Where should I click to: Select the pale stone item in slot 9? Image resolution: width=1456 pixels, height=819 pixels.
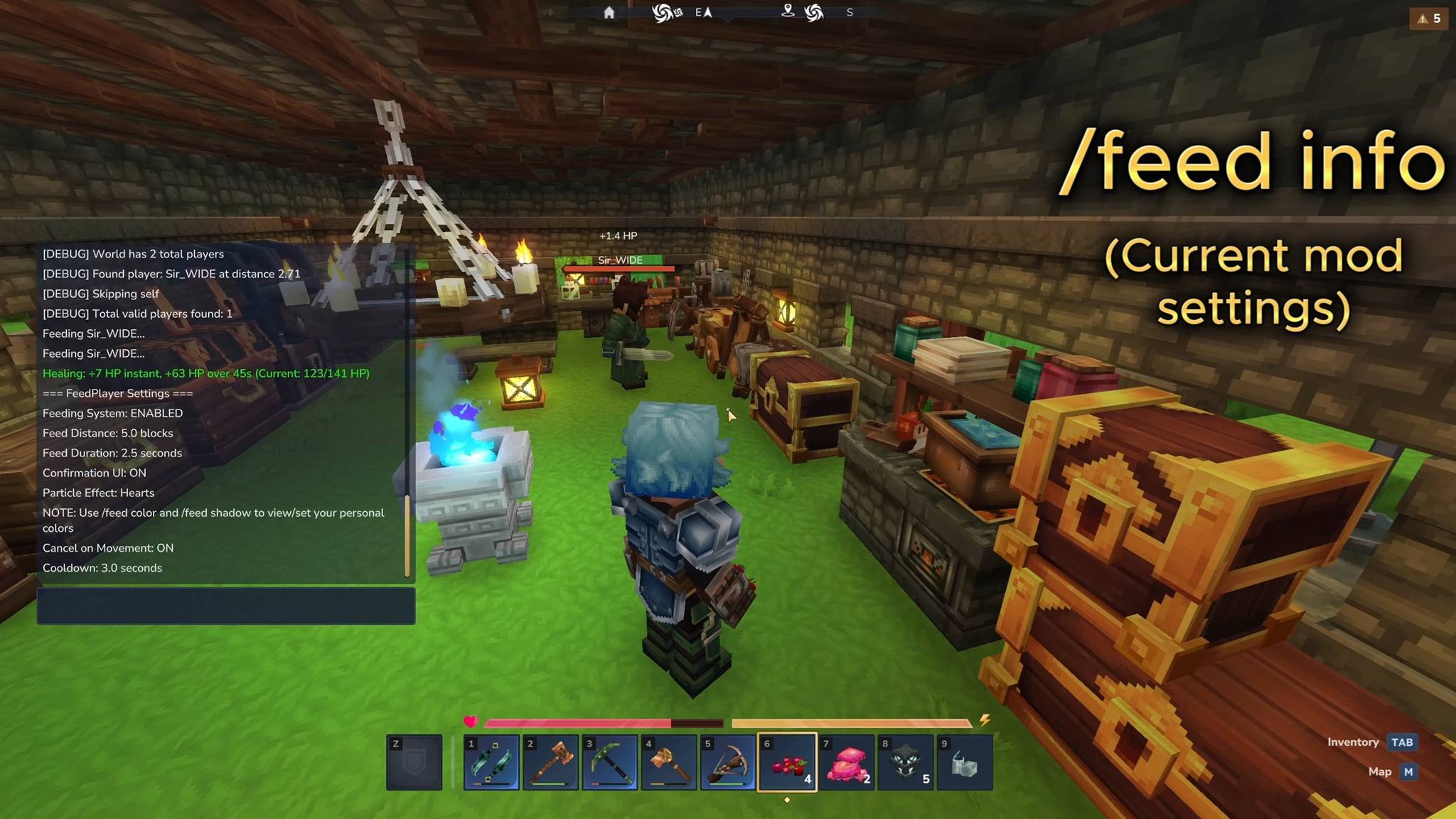[964, 763]
